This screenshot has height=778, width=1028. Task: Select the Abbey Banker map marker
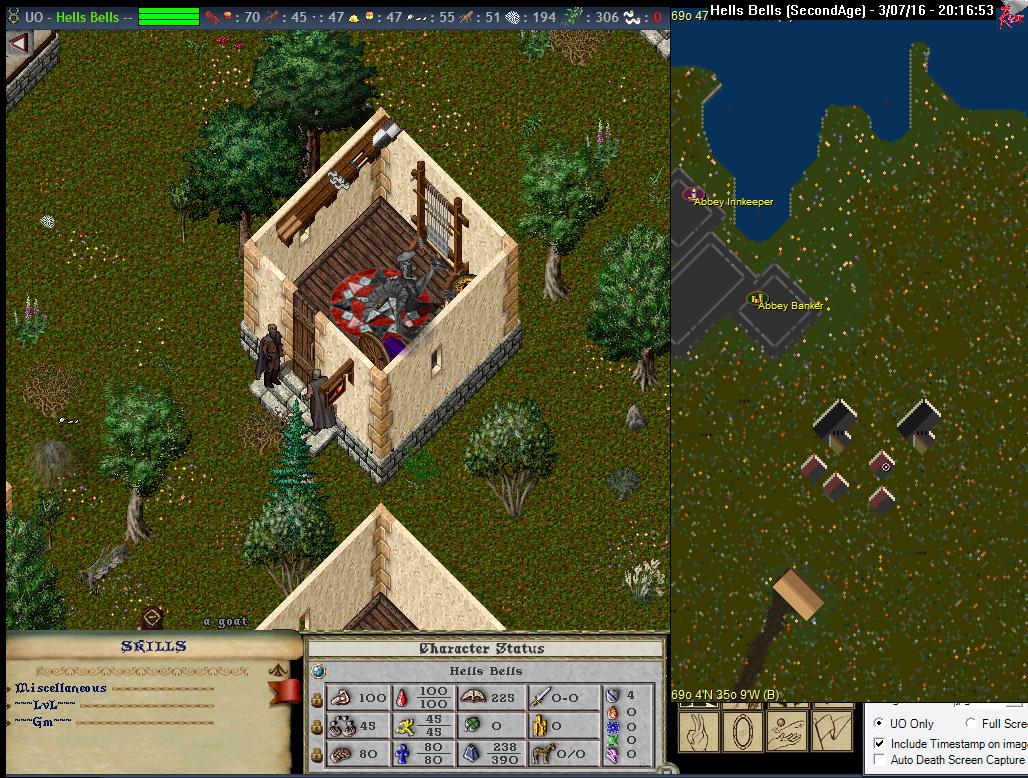click(x=757, y=299)
